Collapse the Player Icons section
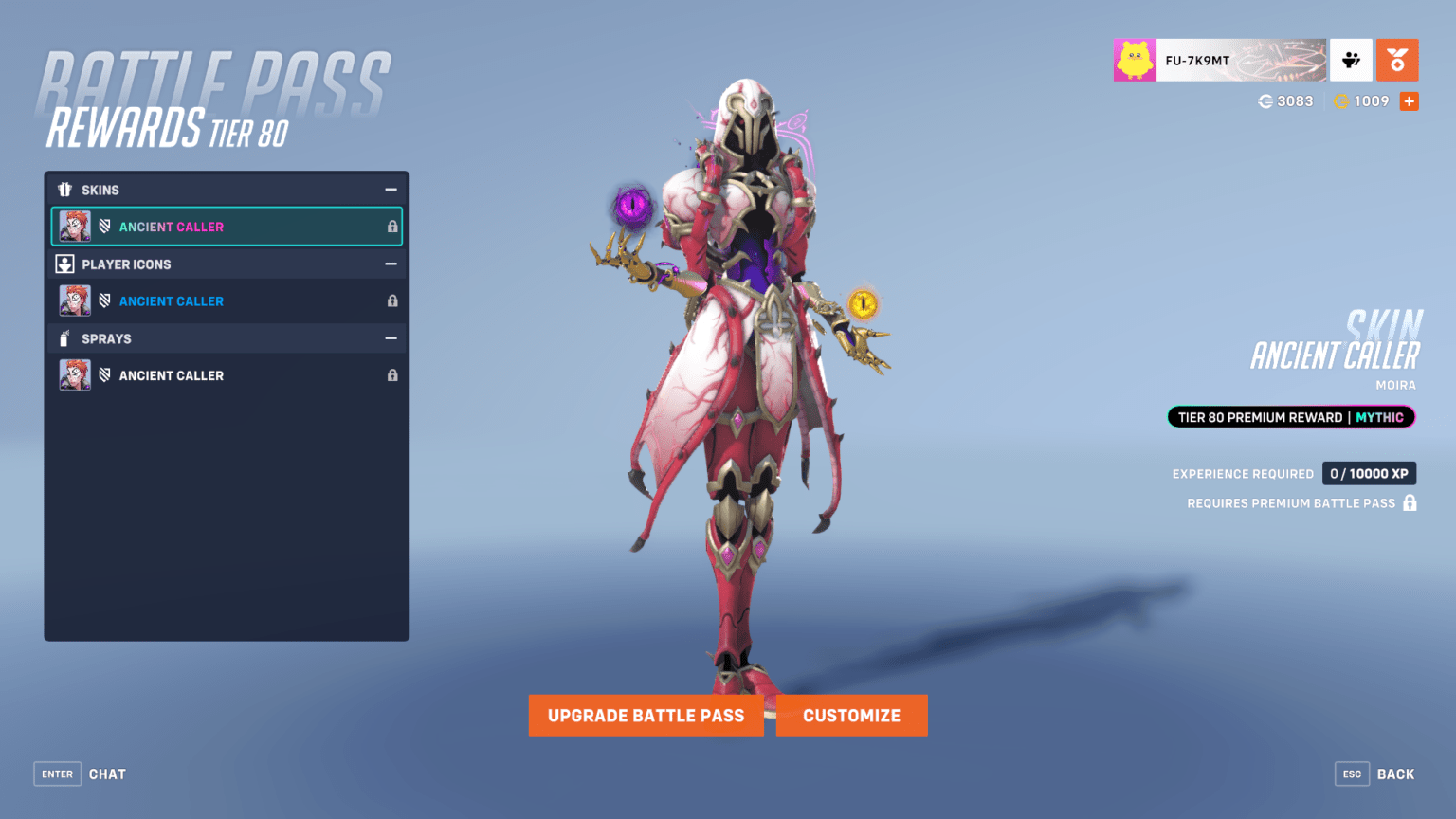 (x=391, y=264)
